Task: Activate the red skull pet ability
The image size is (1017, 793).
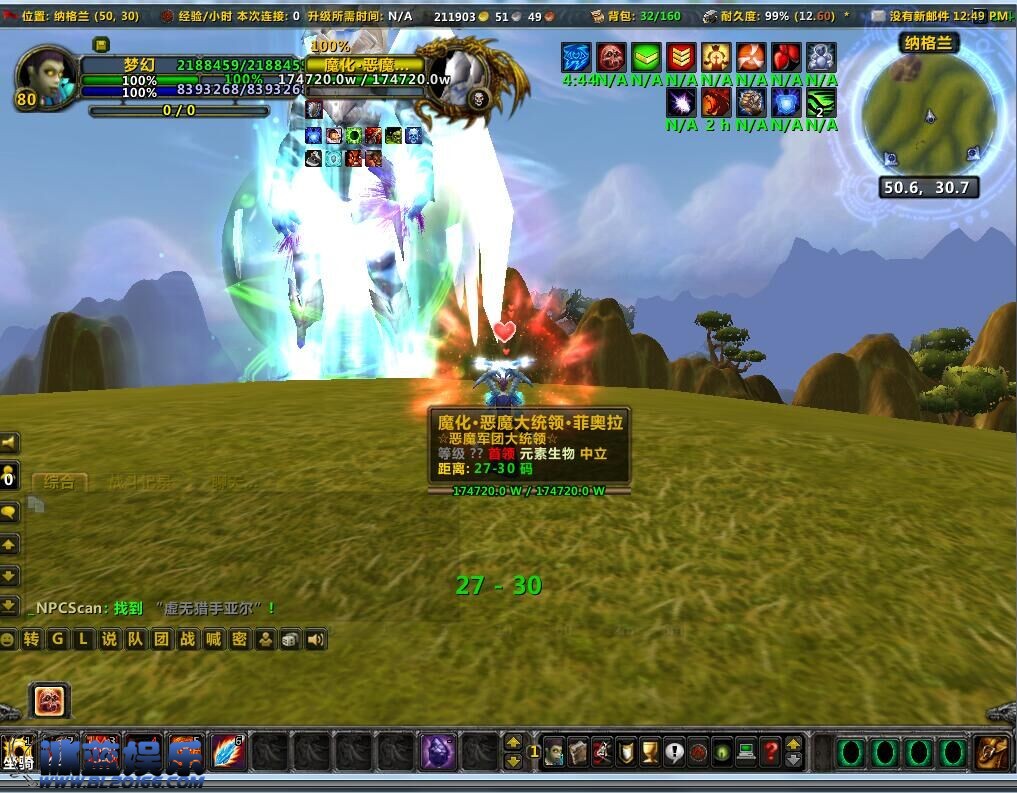Action: [48, 701]
